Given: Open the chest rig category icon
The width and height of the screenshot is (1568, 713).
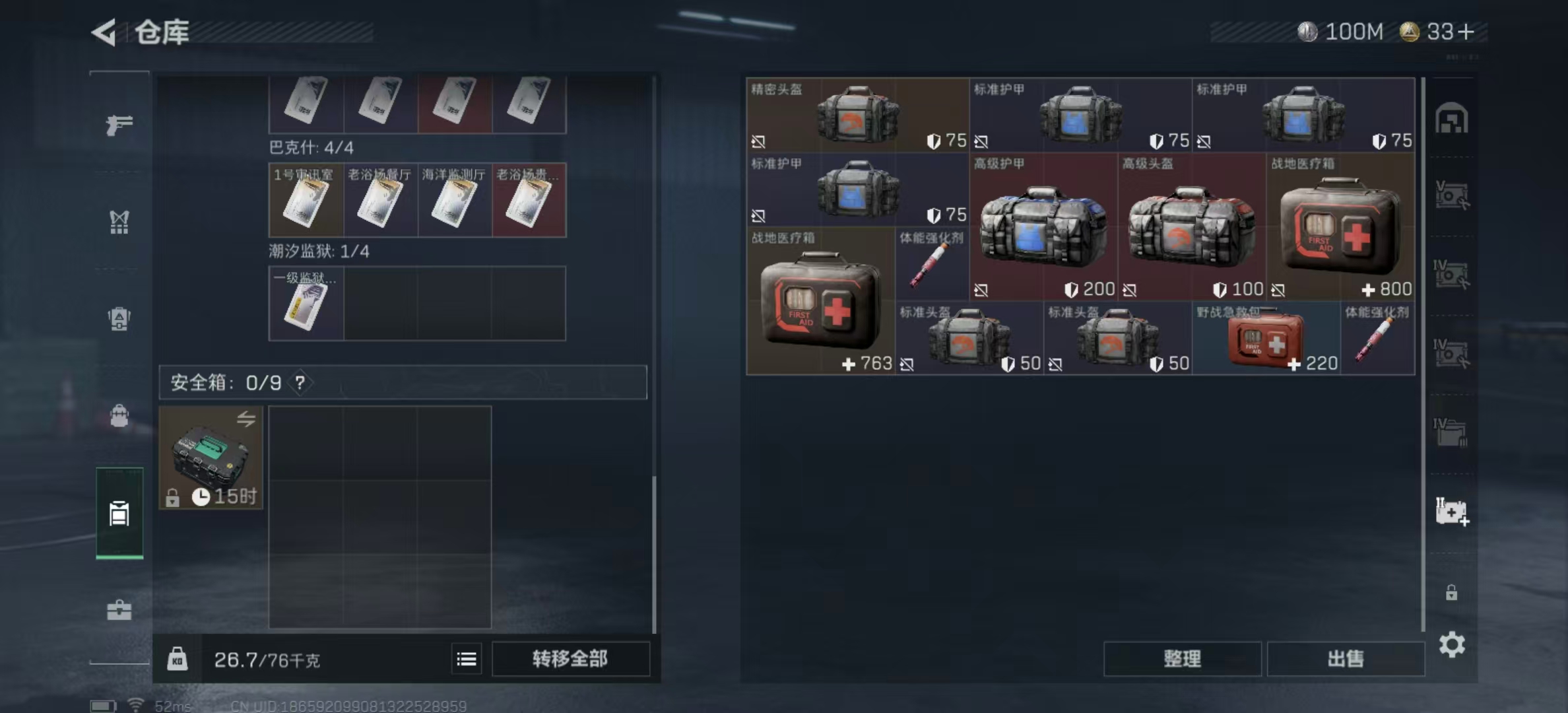Looking at the screenshot, I should tap(119, 223).
